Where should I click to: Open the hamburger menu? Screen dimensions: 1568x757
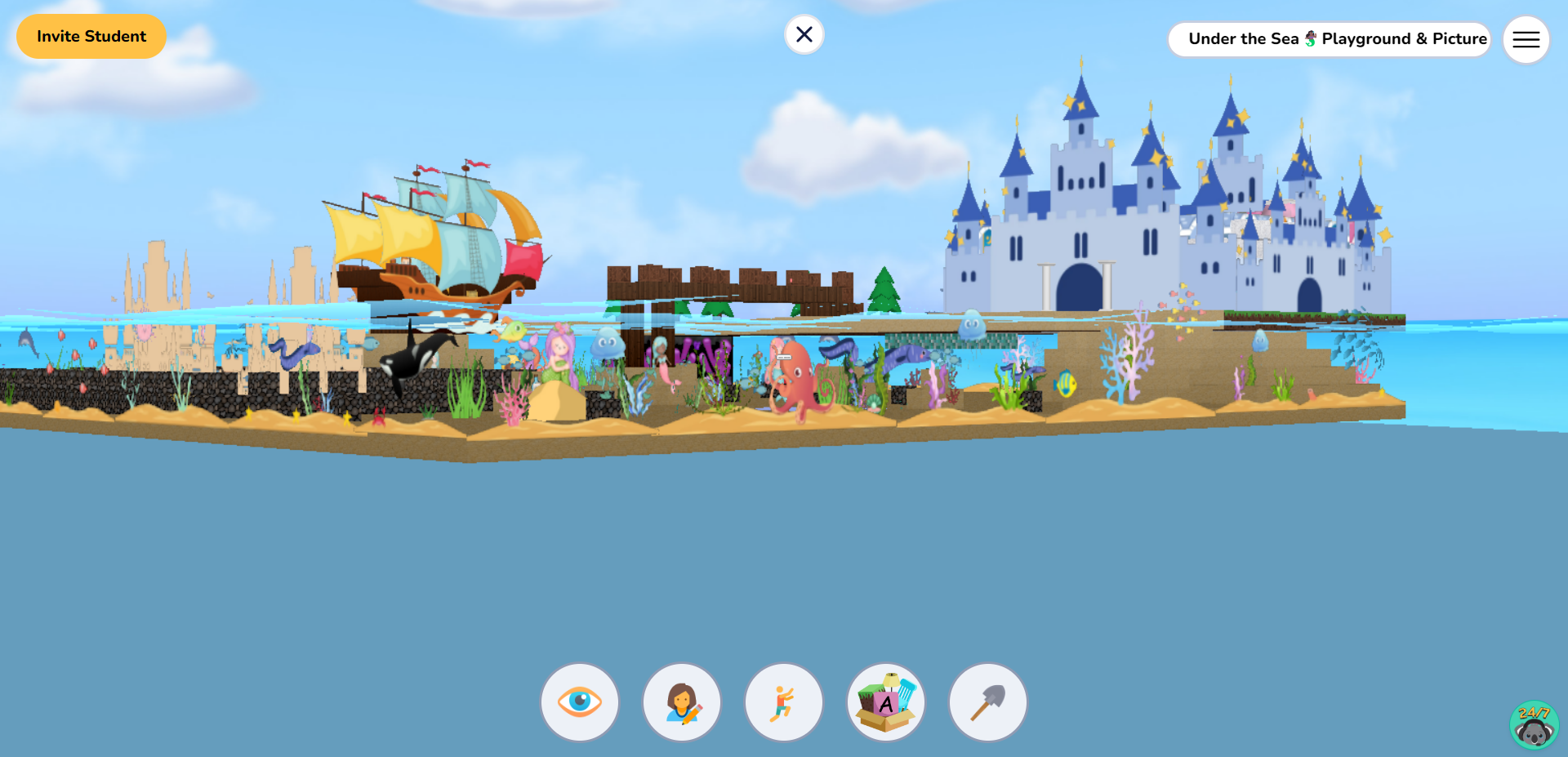point(1526,38)
